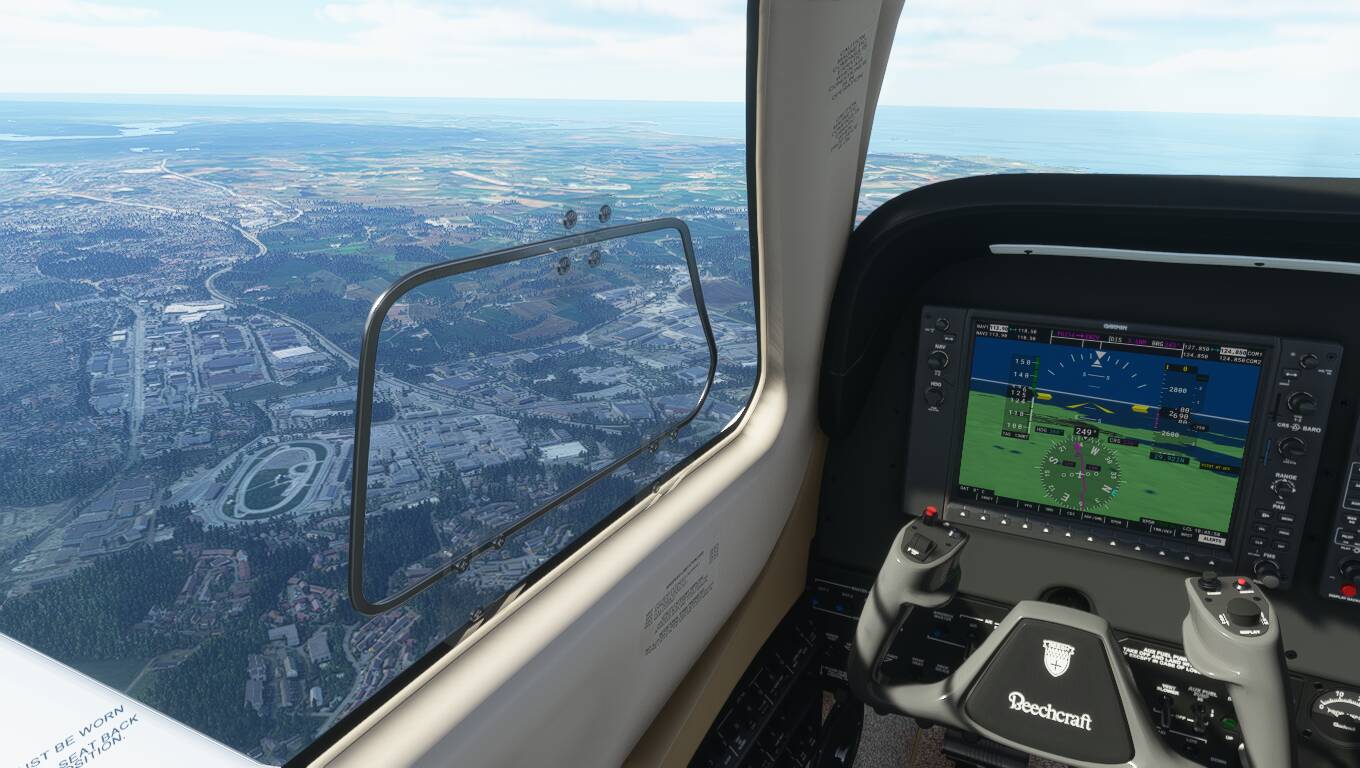Click the RANGE pan joystick knob
Image resolution: width=1360 pixels, height=768 pixels.
click(x=1282, y=490)
